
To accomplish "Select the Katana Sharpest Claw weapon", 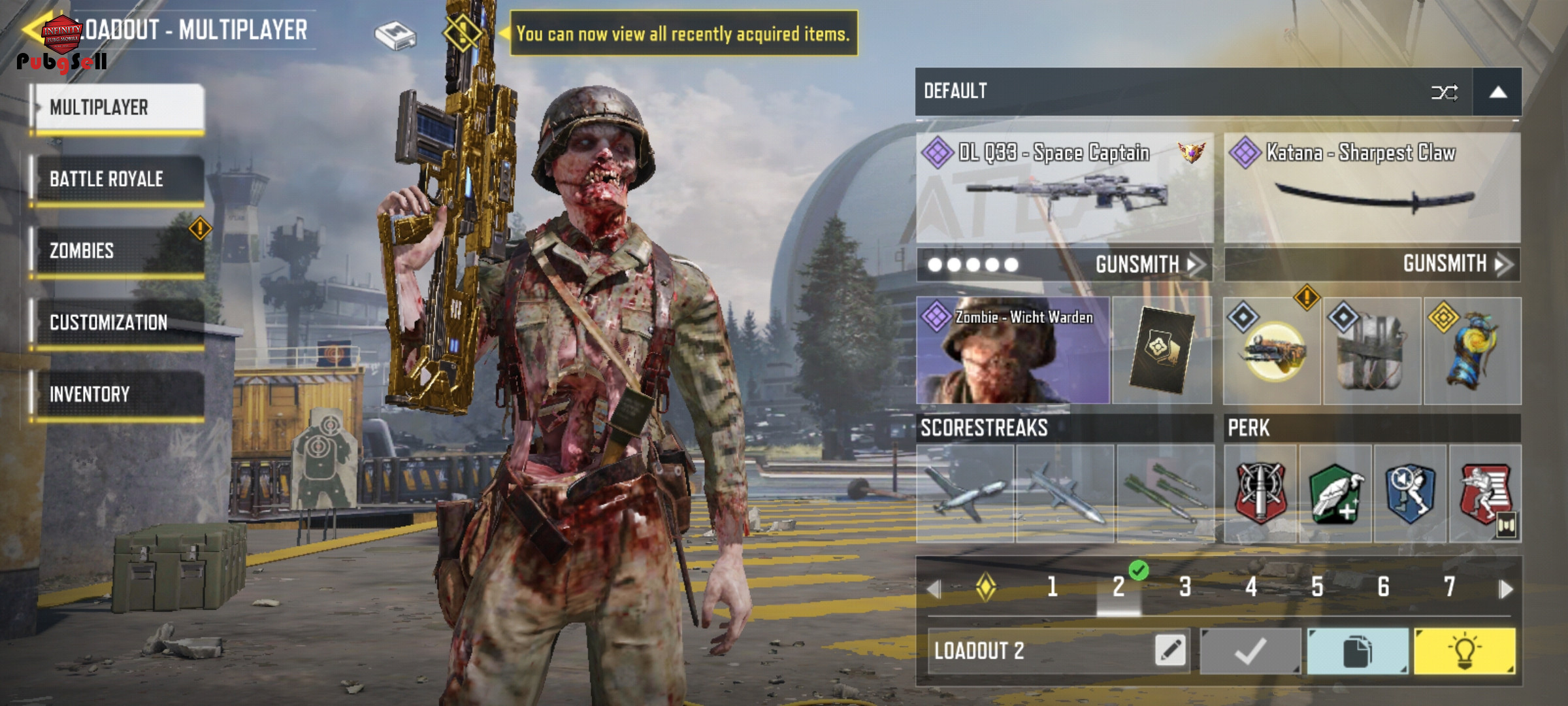I will (1372, 188).
